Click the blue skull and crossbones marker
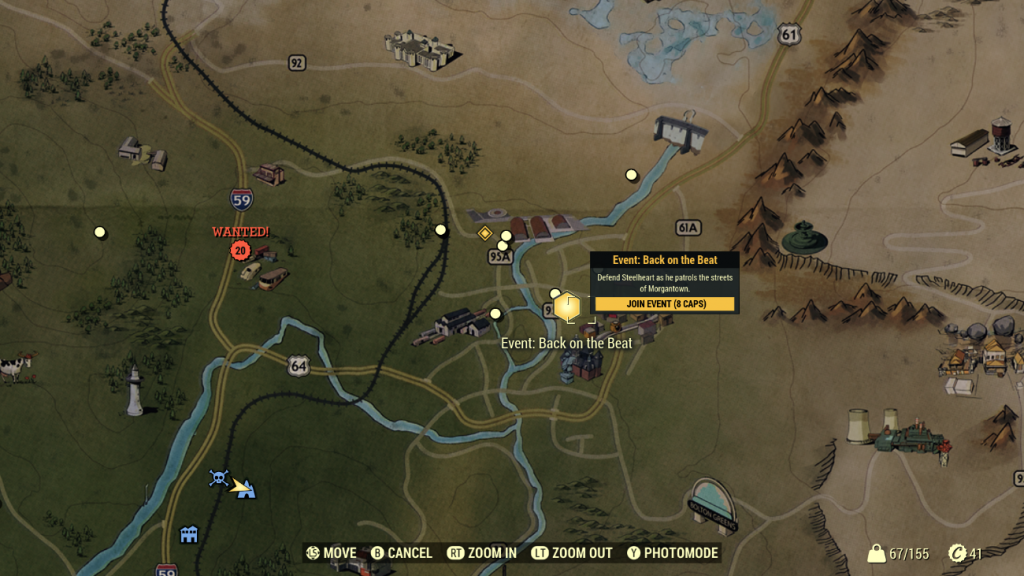 pyautogui.click(x=219, y=478)
